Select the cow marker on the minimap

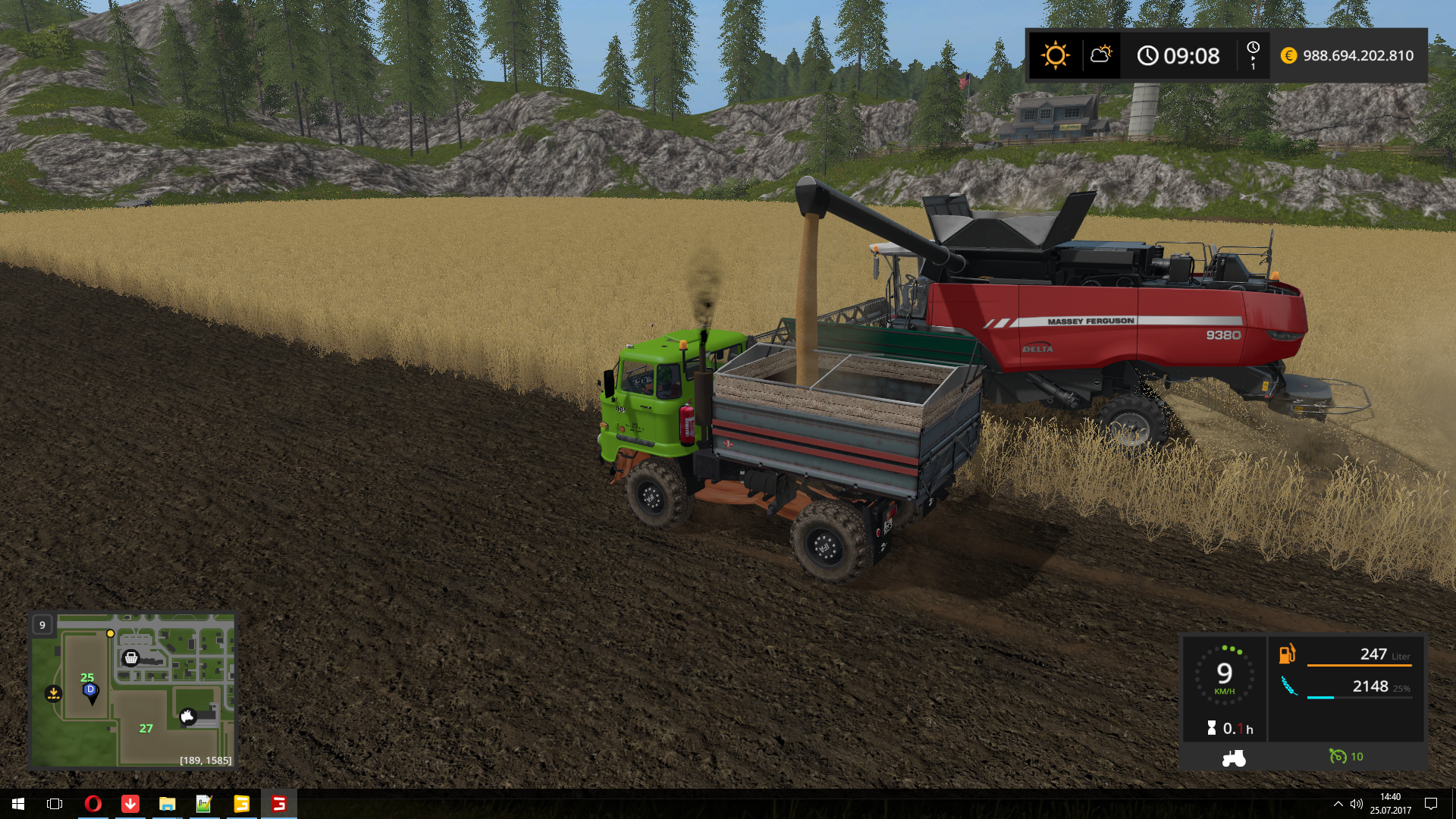click(x=187, y=717)
